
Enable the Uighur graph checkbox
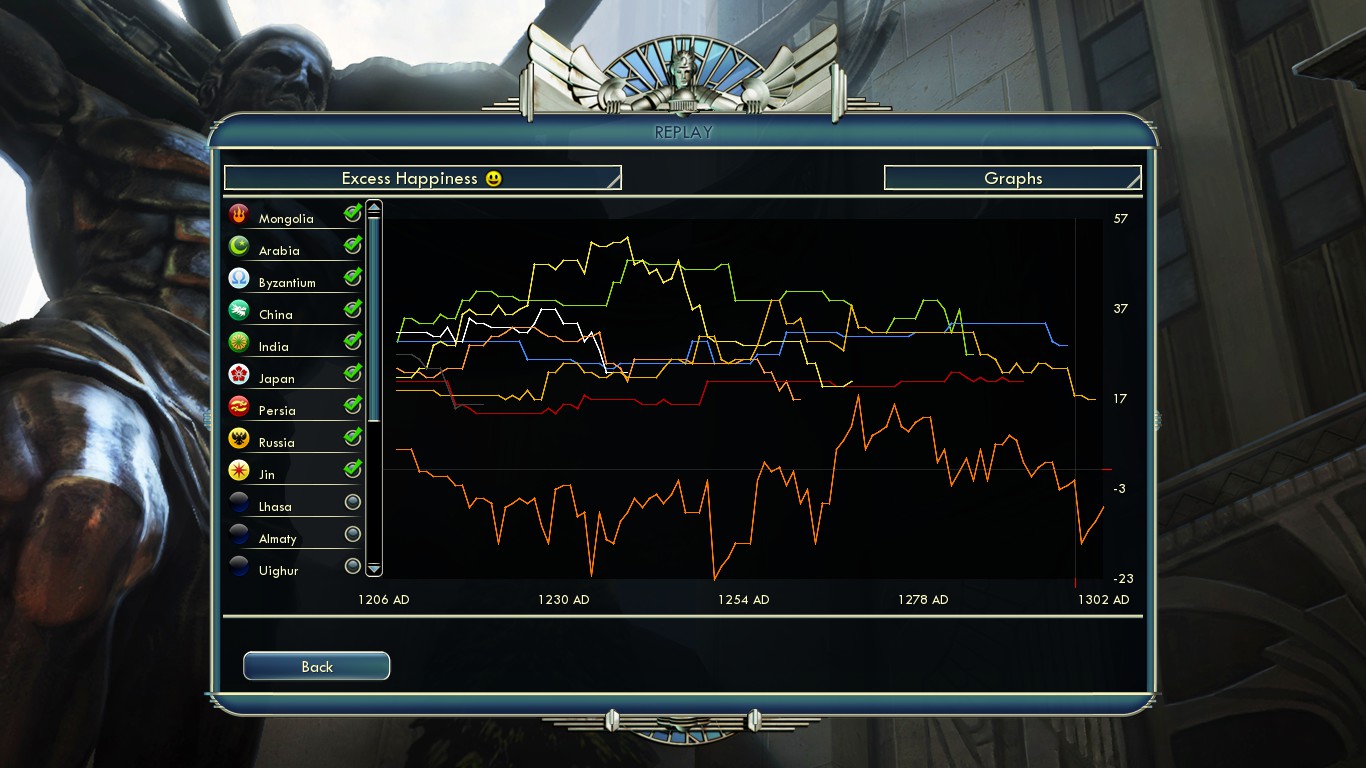[x=352, y=566]
